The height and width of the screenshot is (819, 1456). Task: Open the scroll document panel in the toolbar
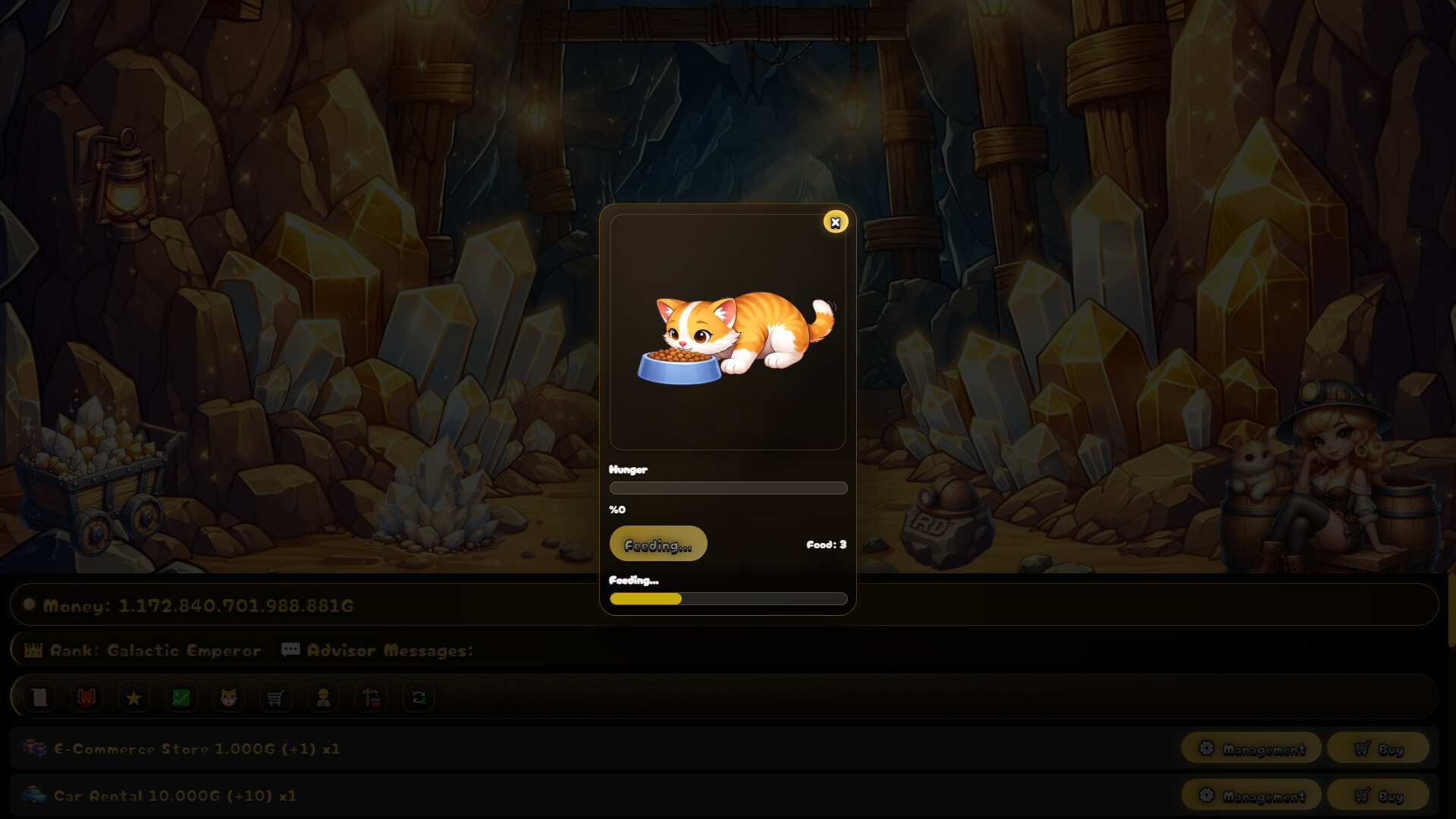click(x=39, y=697)
